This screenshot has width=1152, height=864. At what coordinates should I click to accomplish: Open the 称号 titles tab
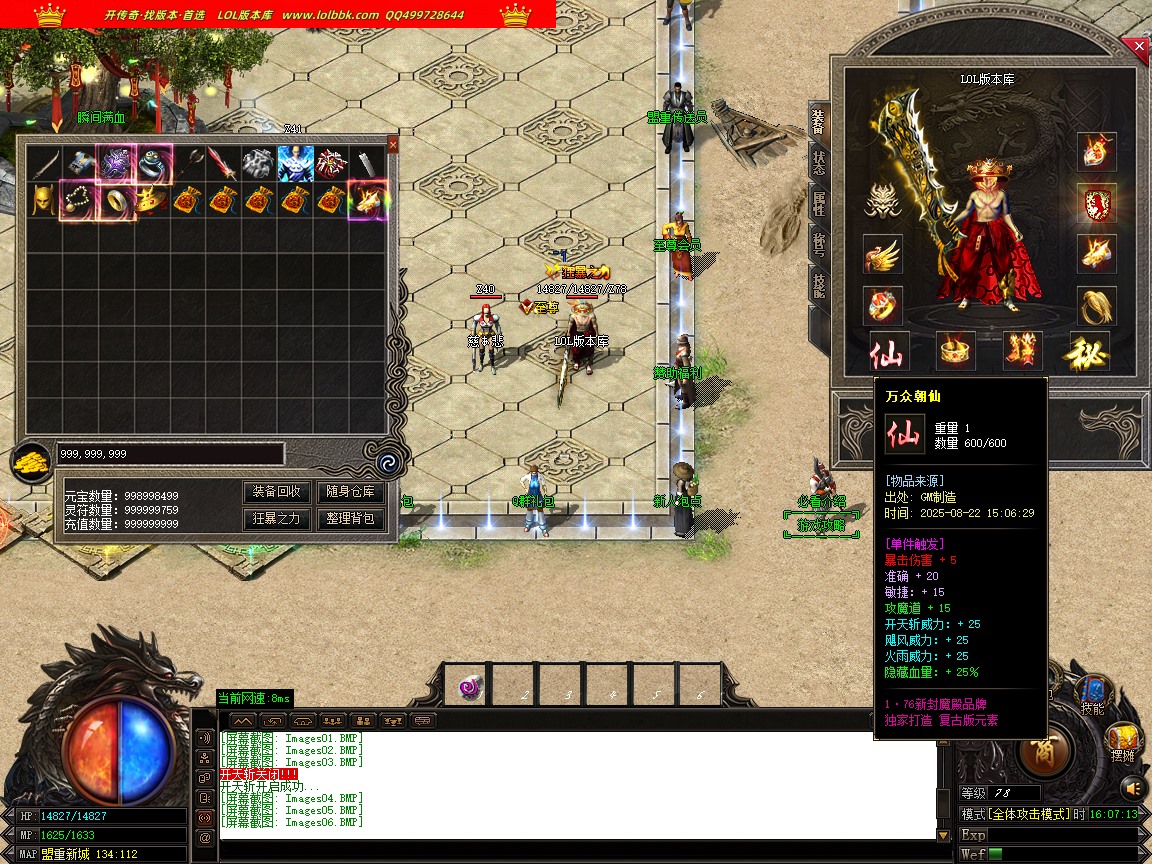[819, 246]
